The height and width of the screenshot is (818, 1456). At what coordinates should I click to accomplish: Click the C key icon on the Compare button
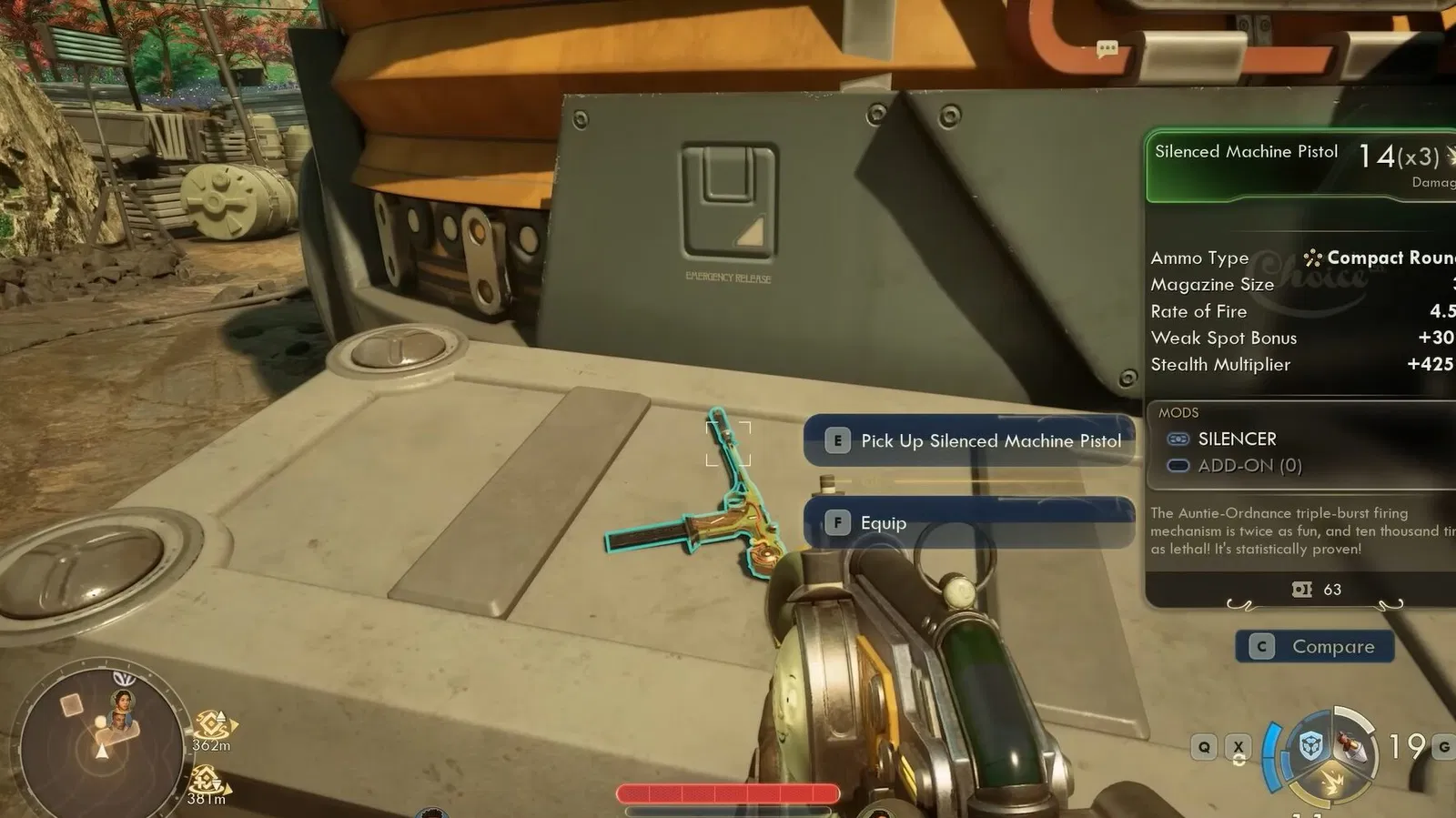pos(1261,647)
